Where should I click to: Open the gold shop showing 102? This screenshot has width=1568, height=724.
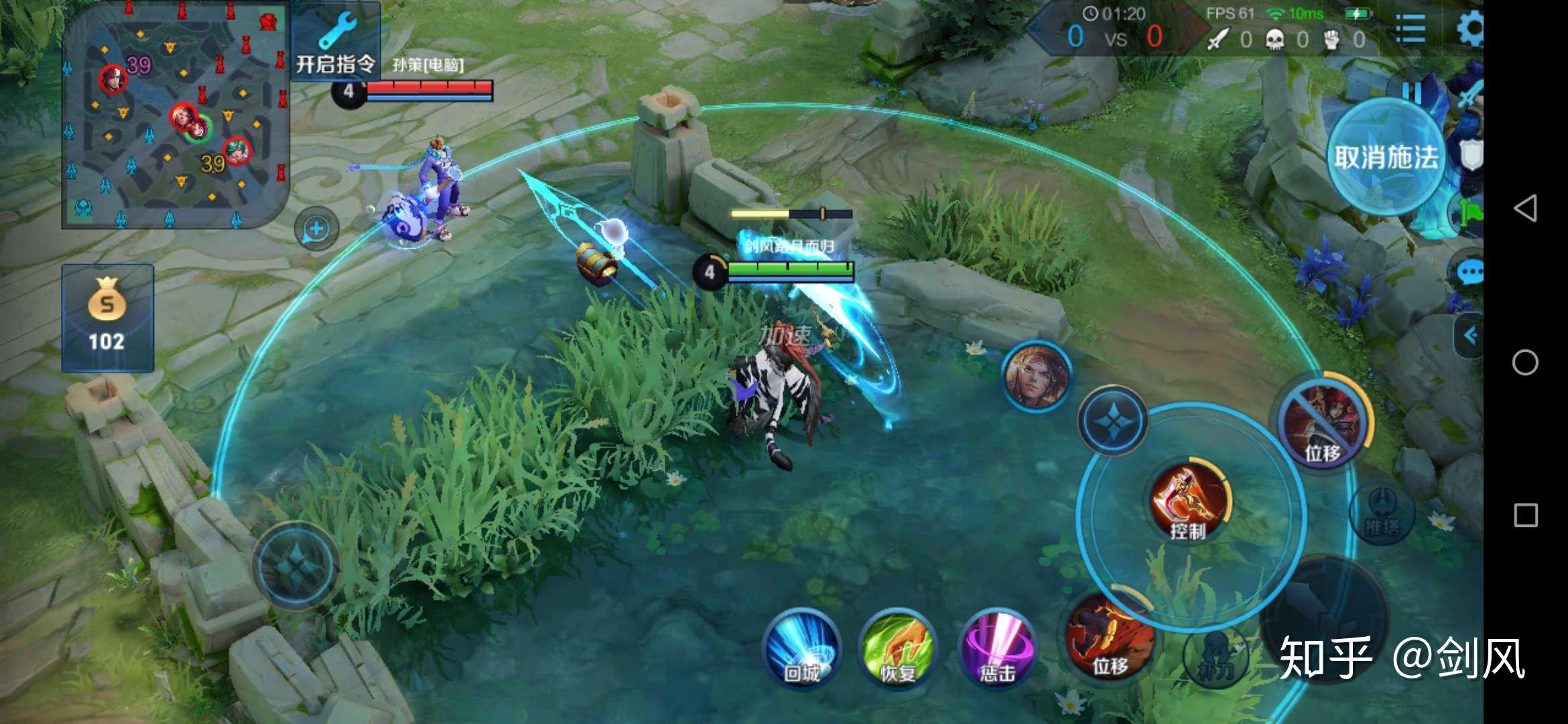[107, 318]
